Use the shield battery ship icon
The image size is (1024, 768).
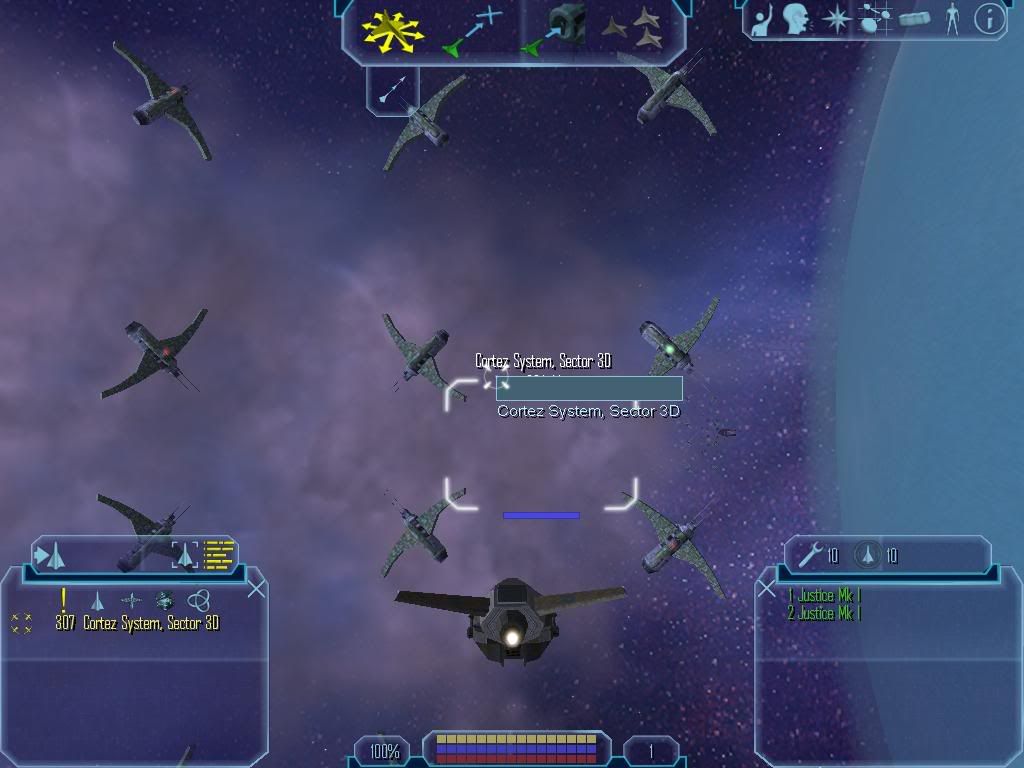867,555
